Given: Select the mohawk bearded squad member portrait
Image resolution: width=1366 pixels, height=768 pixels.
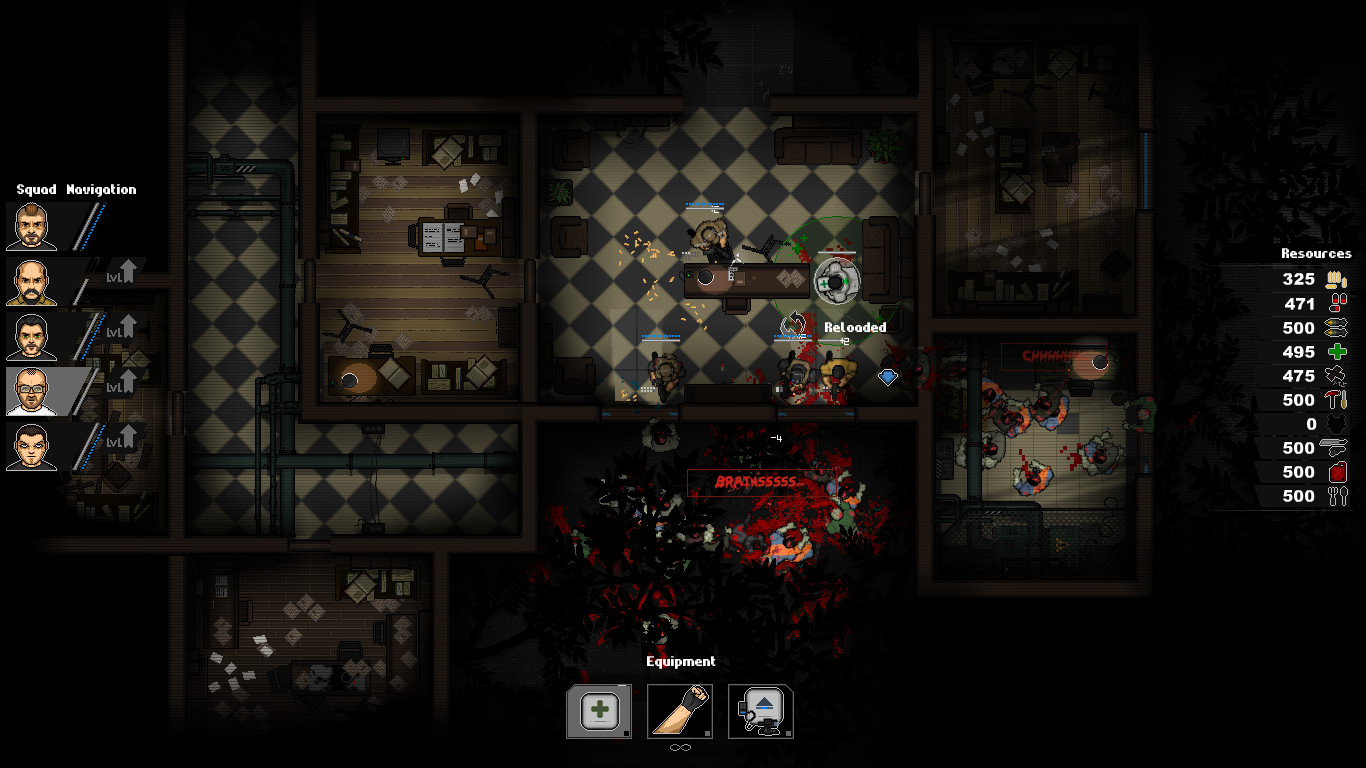Looking at the screenshot, I should 31,227.
